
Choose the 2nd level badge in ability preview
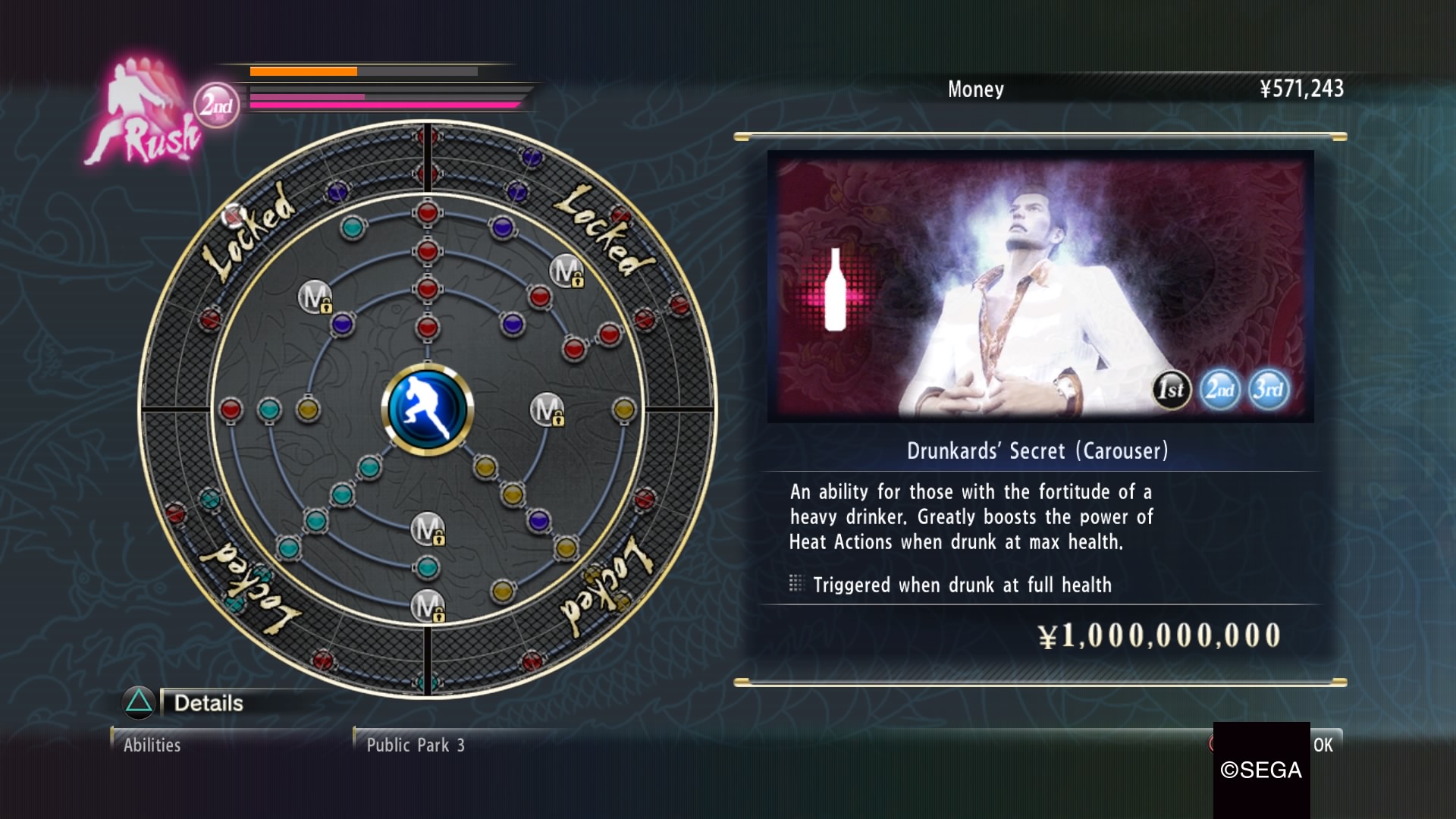[1219, 390]
